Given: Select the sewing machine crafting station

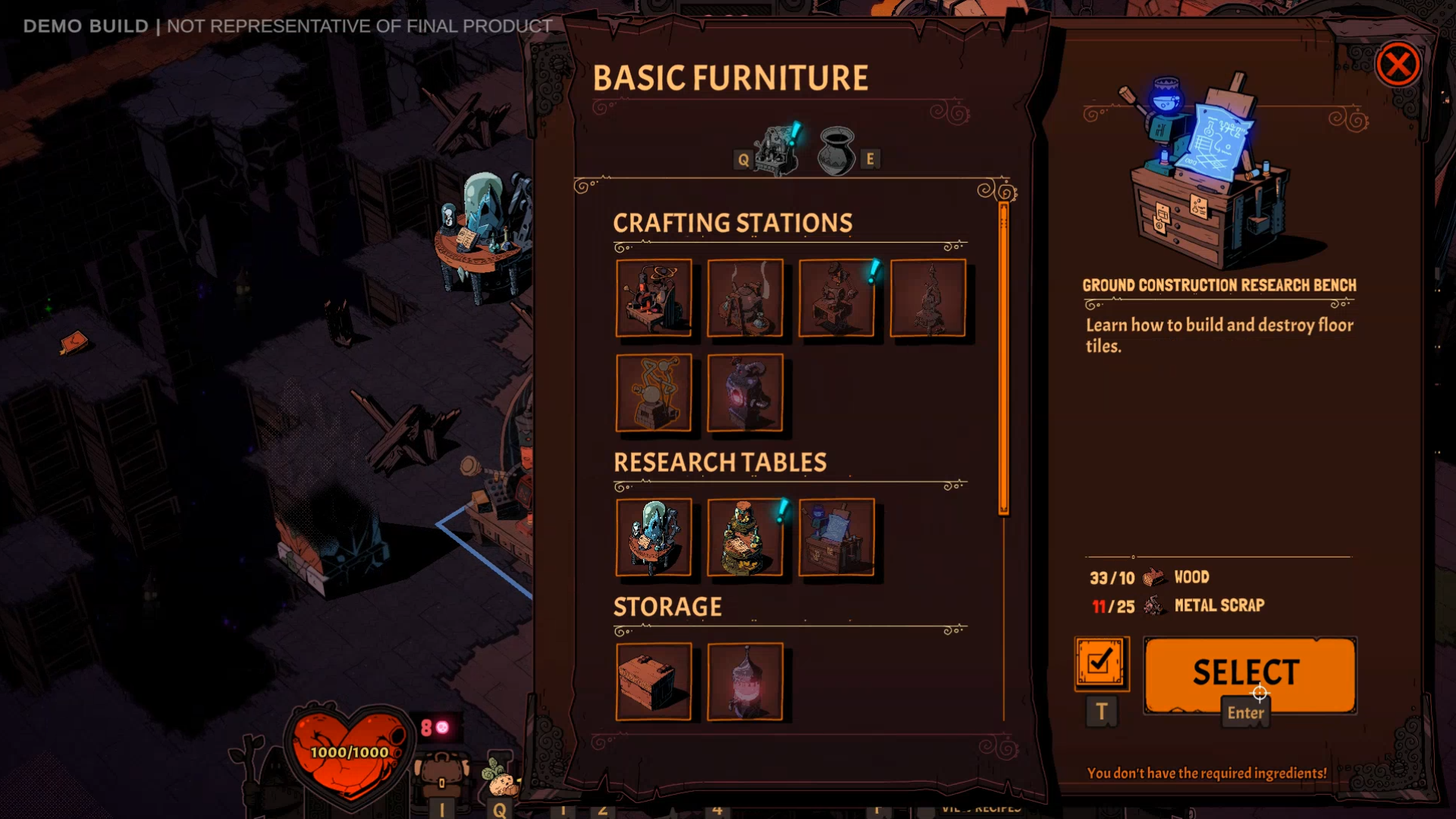Looking at the screenshot, I should pyautogui.click(x=838, y=298).
